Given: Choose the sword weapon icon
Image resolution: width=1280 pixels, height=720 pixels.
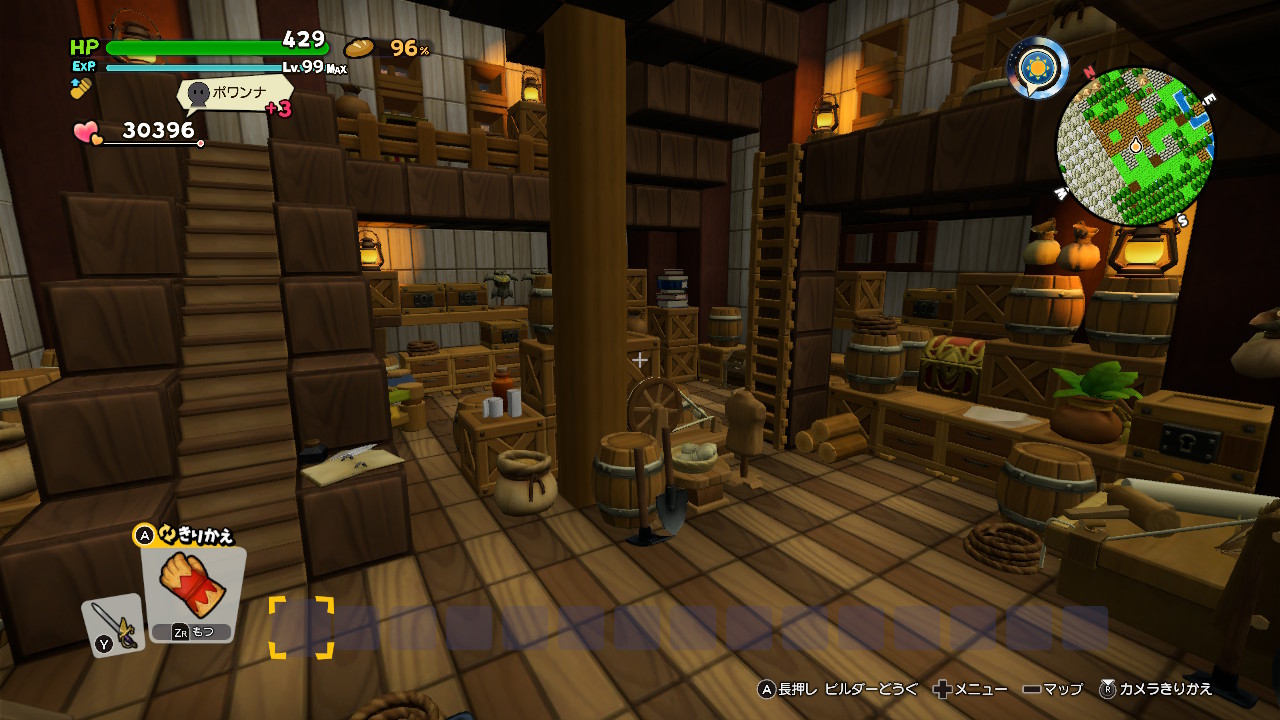Looking at the screenshot, I should click(x=113, y=626).
